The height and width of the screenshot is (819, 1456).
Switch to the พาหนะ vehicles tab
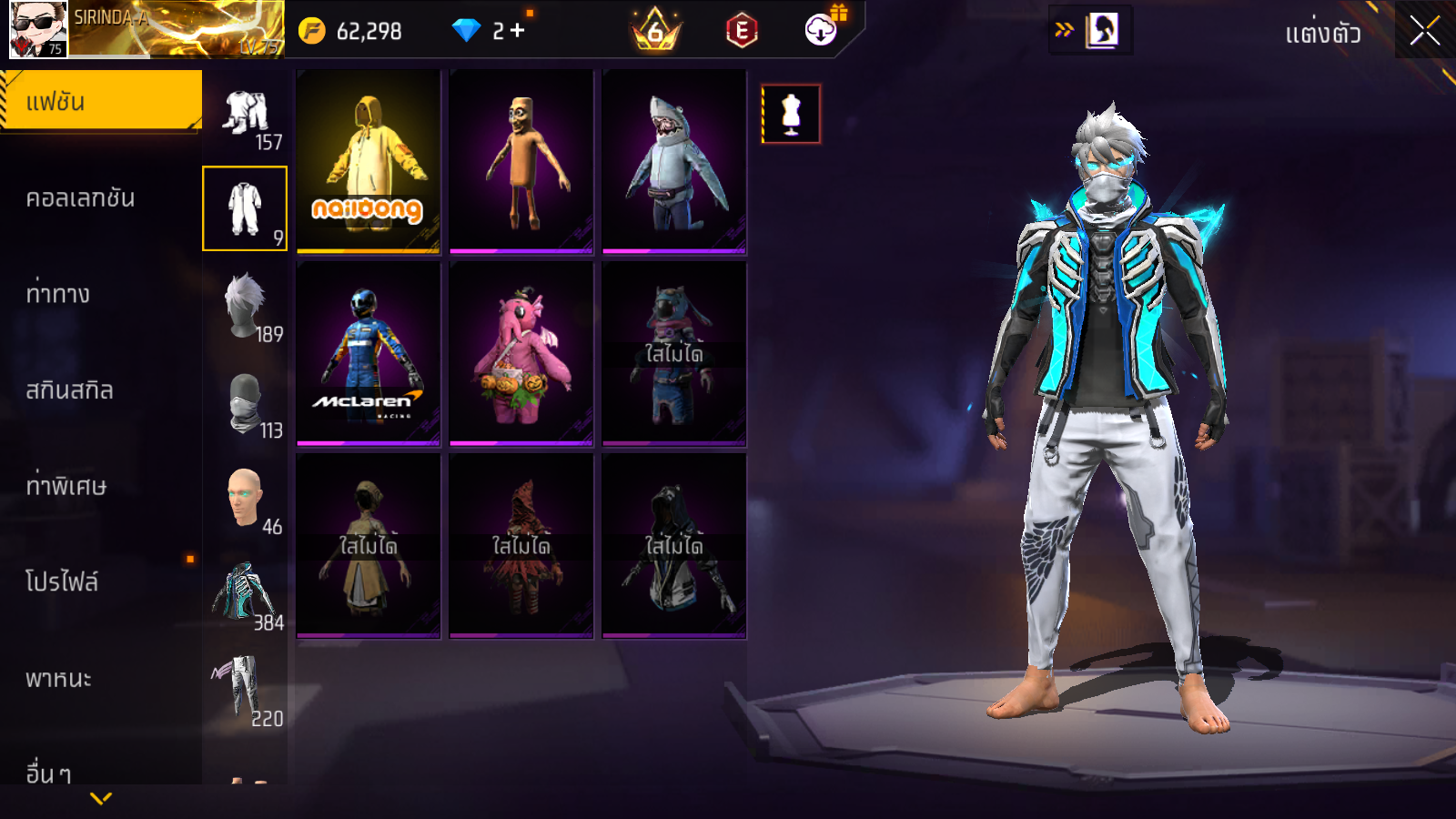coord(58,679)
